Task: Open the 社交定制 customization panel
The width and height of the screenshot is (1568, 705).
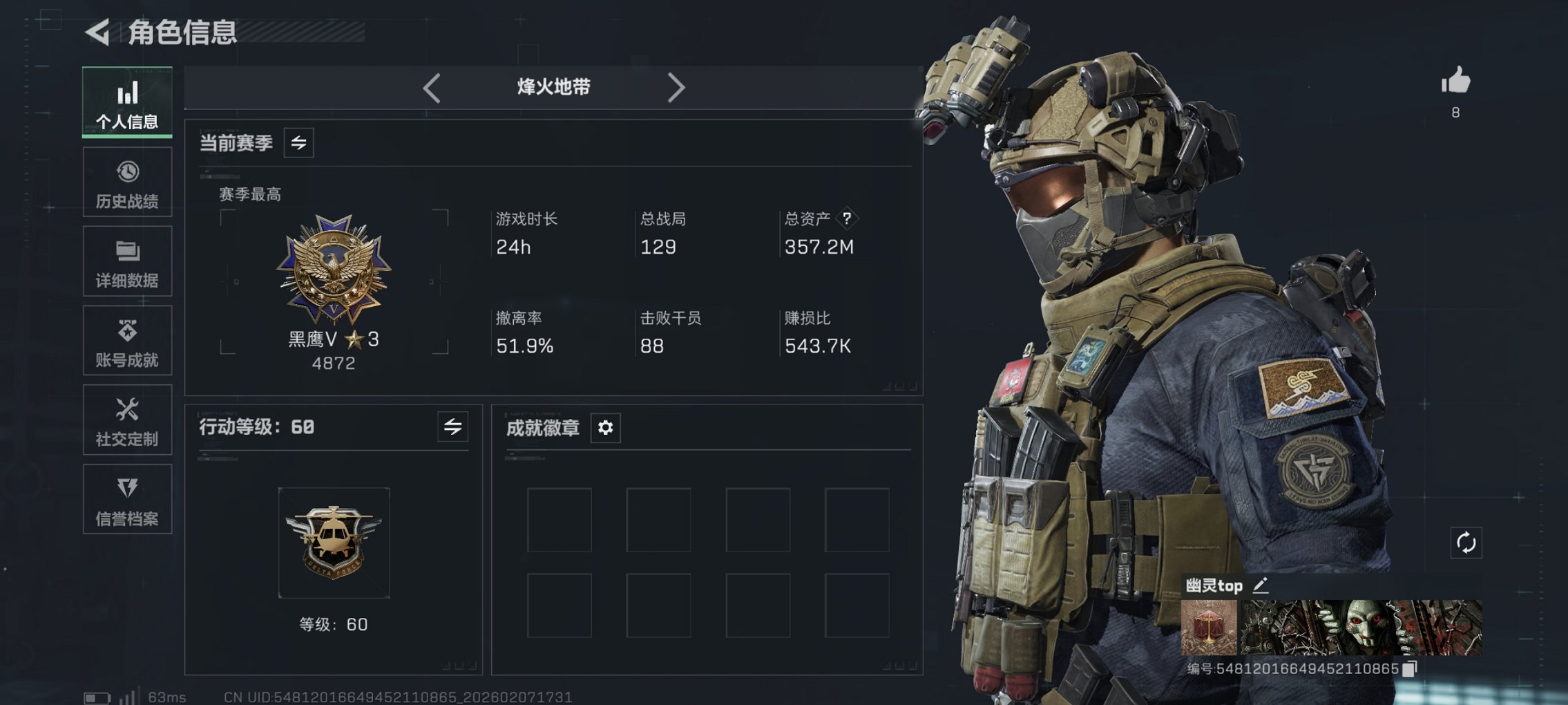Action: [x=126, y=420]
